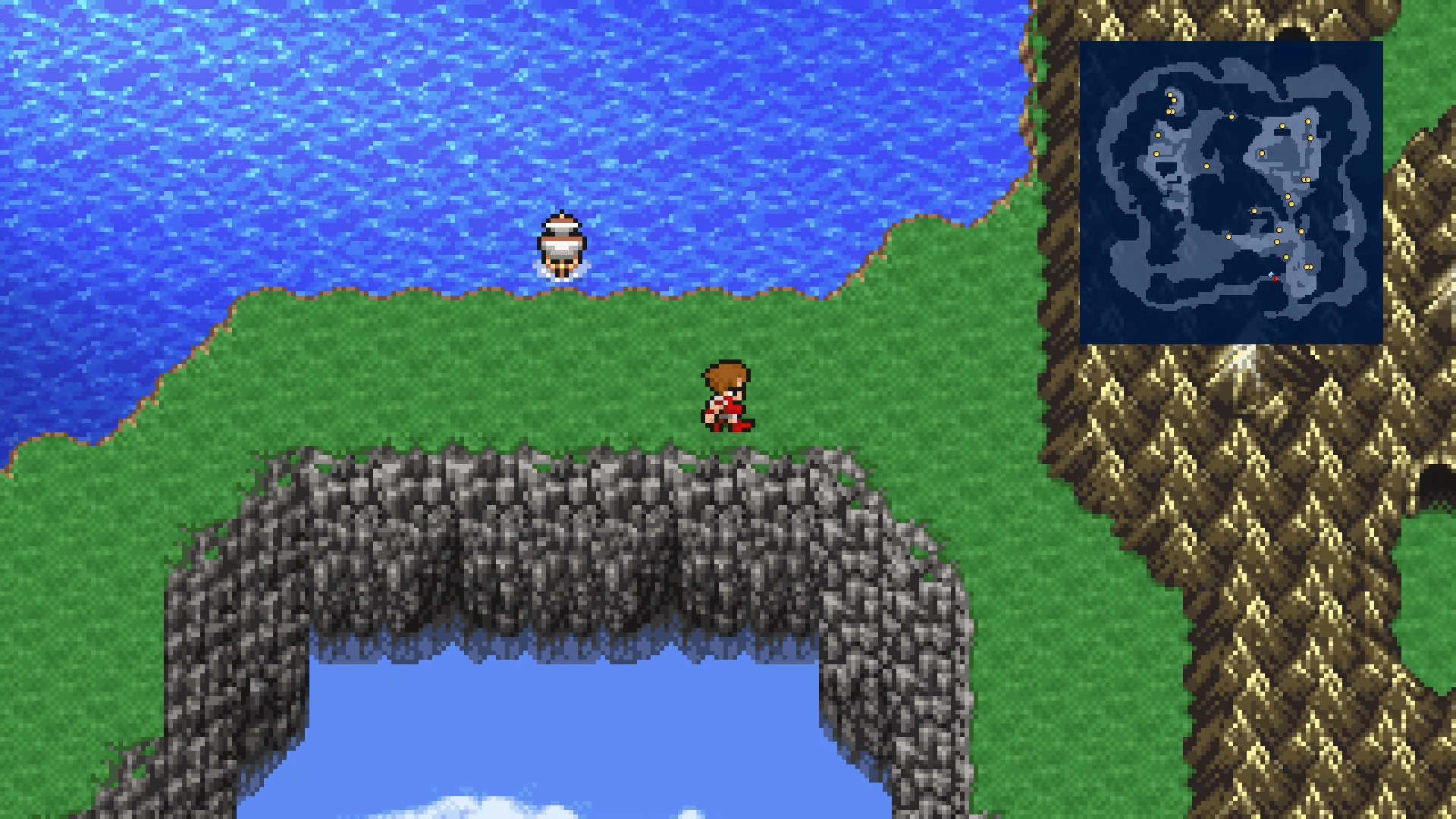Click the open ocean northwest of the ship

[303, 114]
